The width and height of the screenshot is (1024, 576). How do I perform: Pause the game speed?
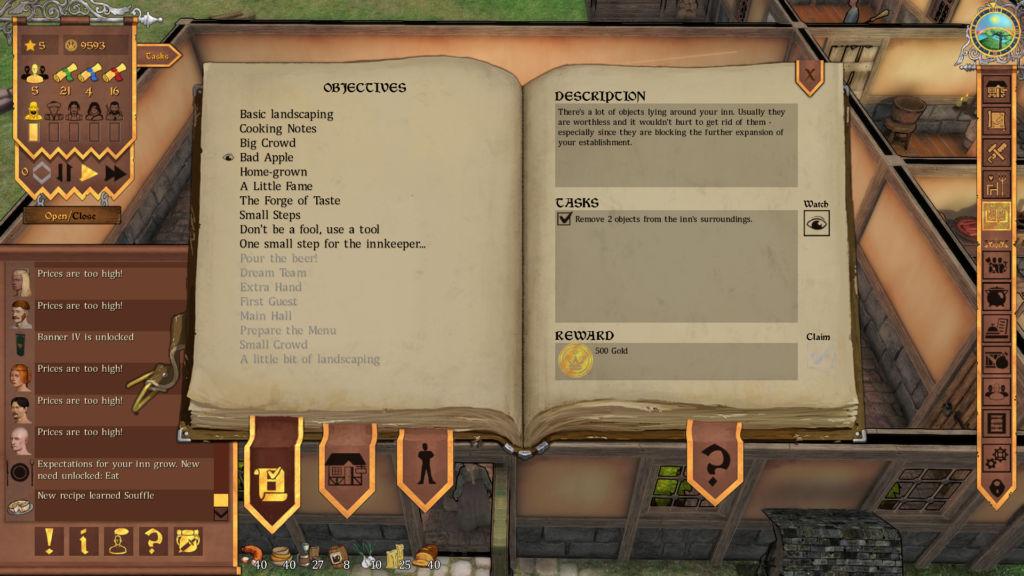tap(65, 172)
